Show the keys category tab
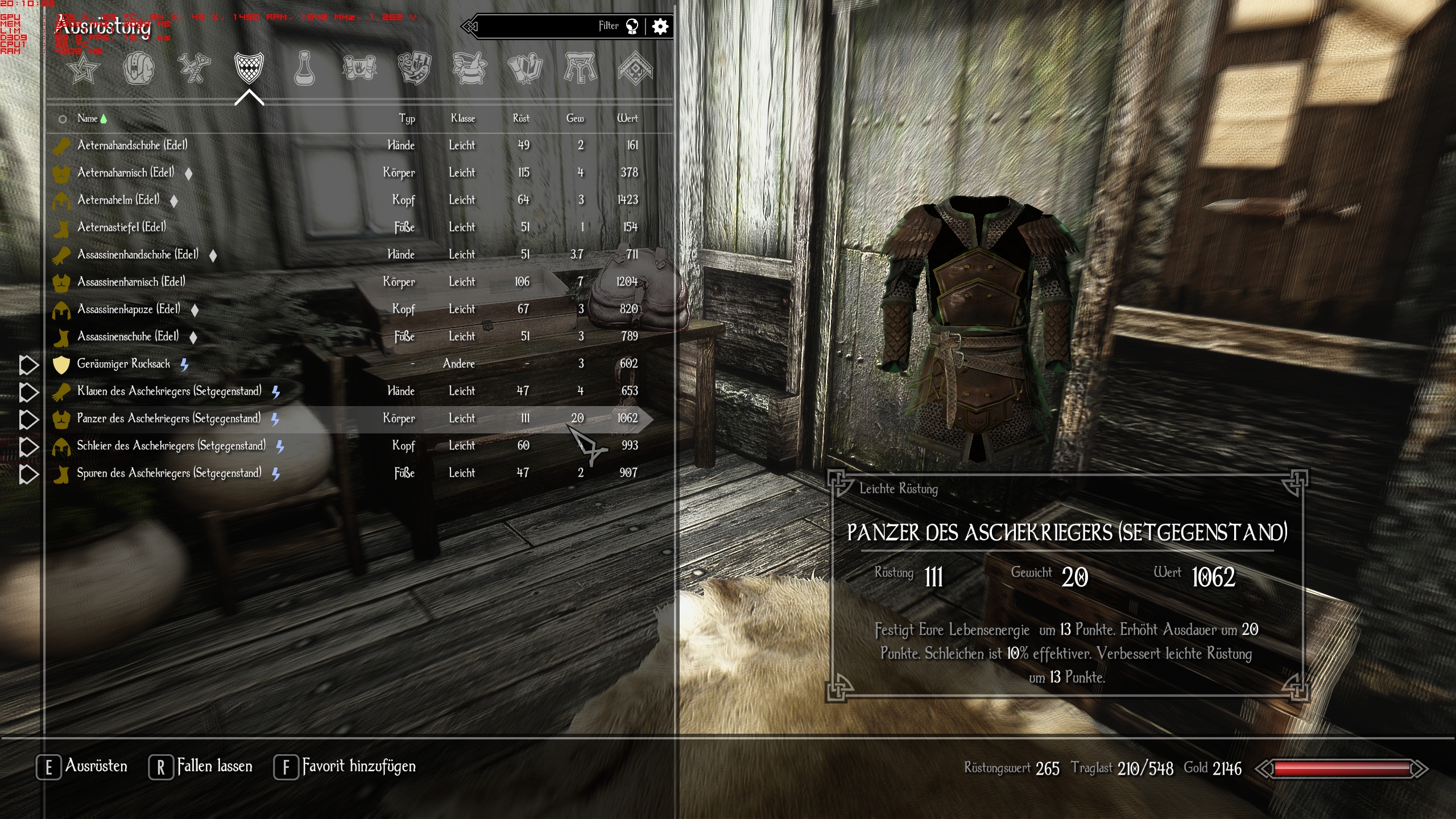 click(x=580, y=69)
